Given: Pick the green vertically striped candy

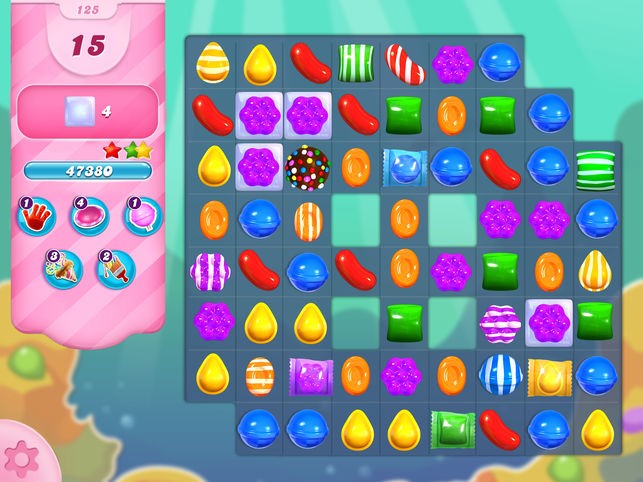Looking at the screenshot, I should (356, 62).
